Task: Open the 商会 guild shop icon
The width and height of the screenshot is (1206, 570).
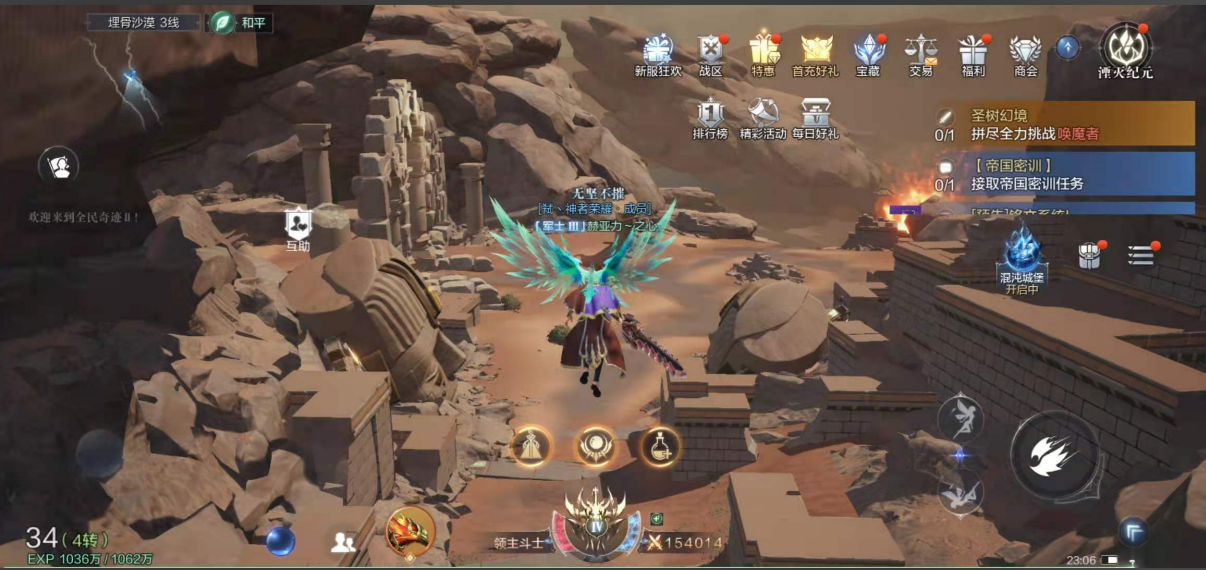Action: point(1025,52)
